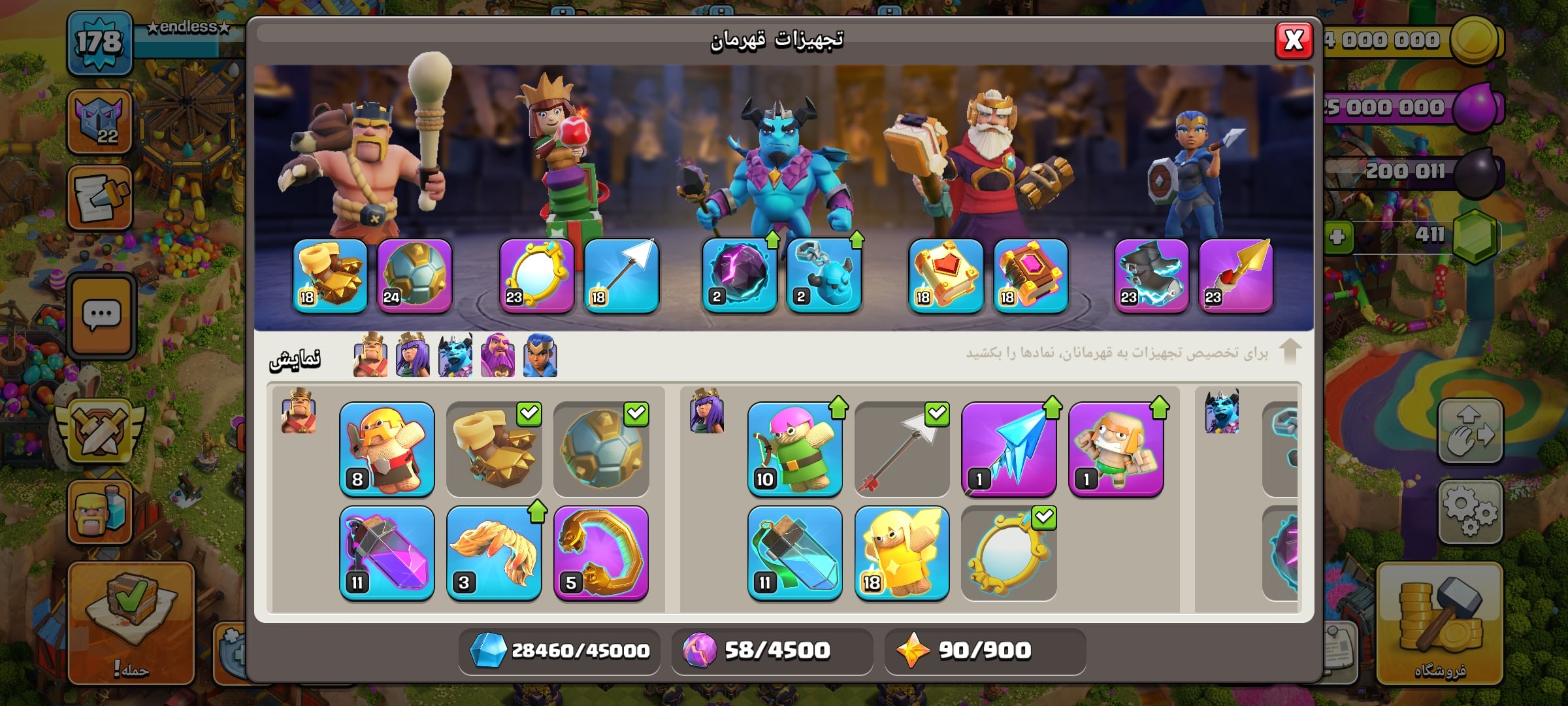The height and width of the screenshot is (706, 1568).
Task: Open the chat speech bubble button
Action: (x=101, y=316)
